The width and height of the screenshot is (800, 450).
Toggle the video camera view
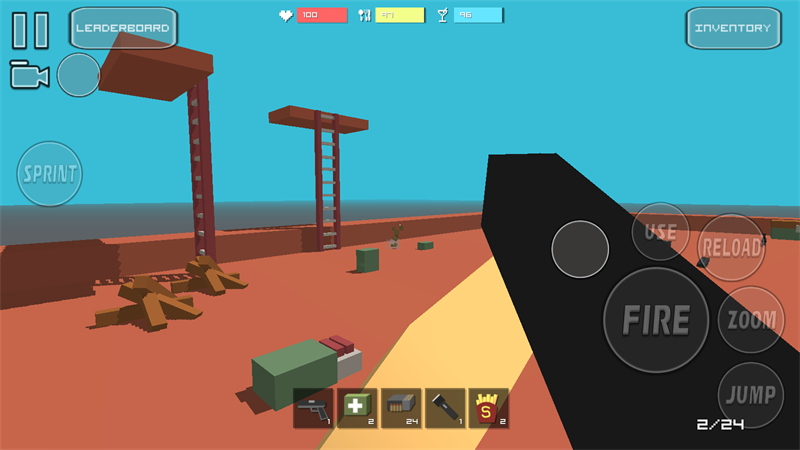click(29, 75)
